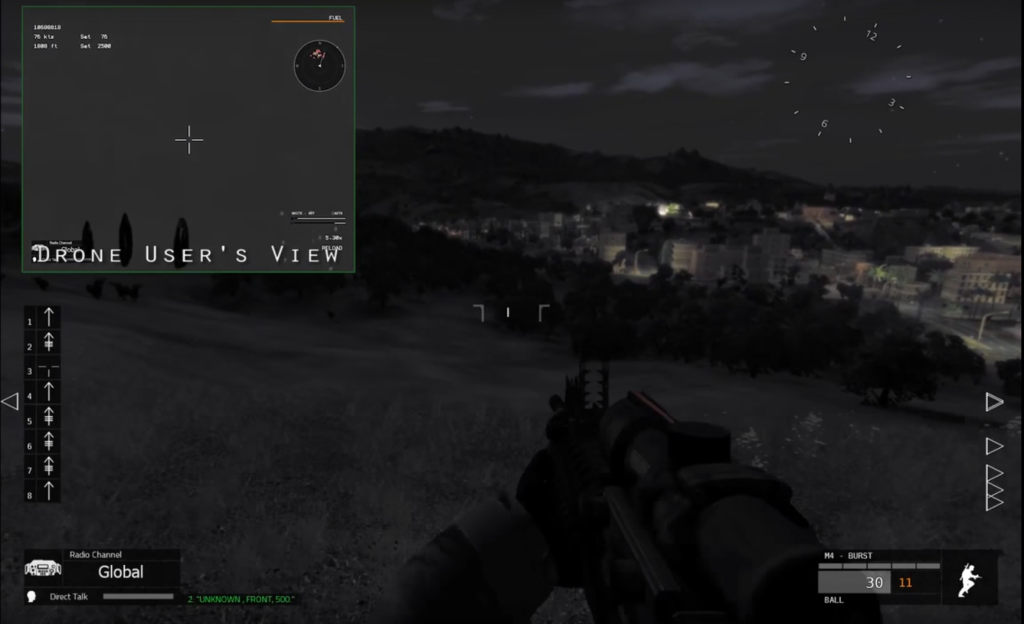Open the Drone User's View feed
Viewport: 1024px width, 624px height.
click(188, 140)
